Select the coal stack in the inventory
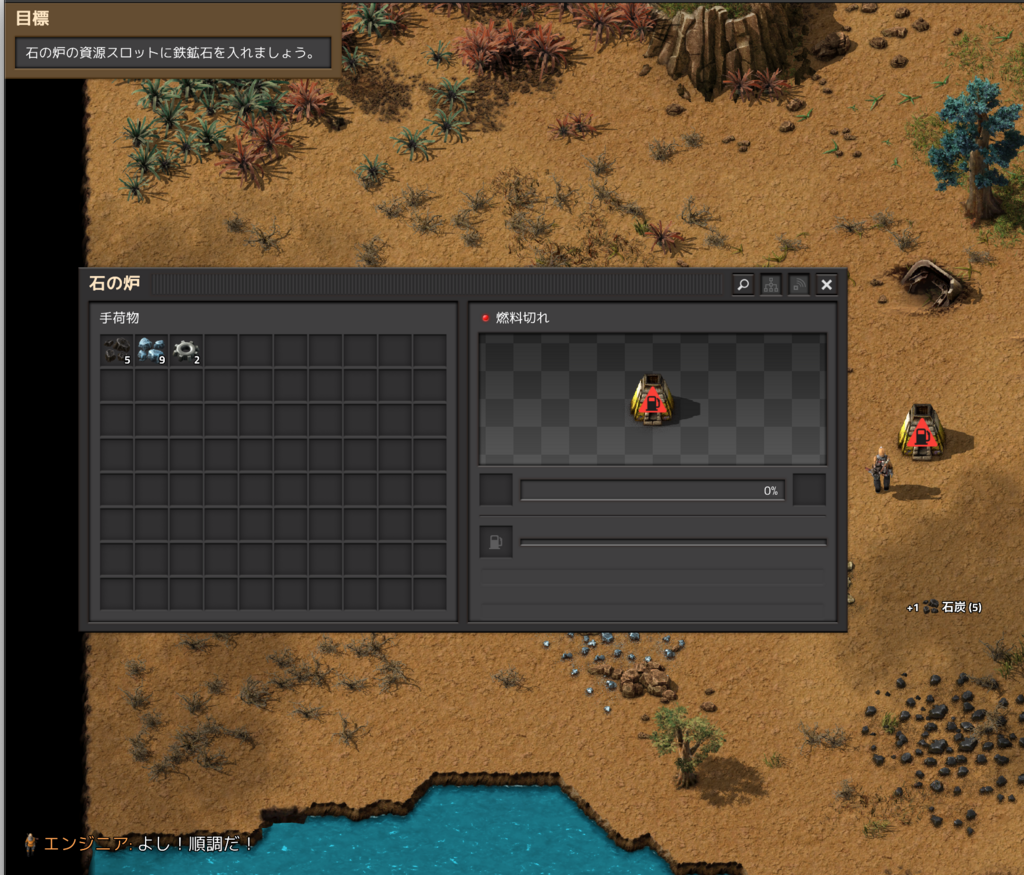The height and width of the screenshot is (875, 1024). point(117,350)
